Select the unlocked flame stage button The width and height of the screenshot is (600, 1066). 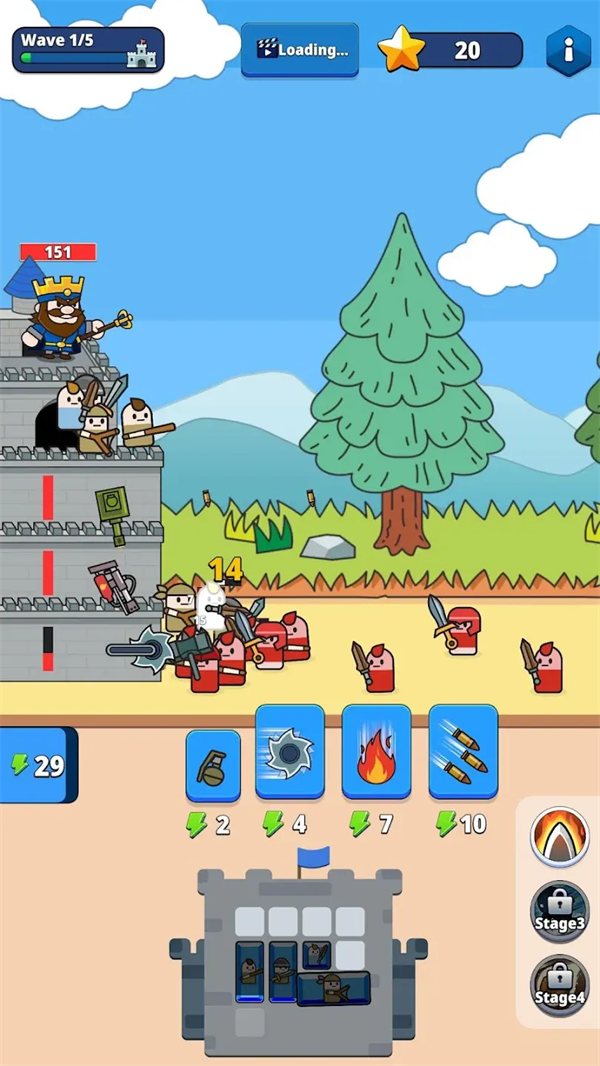tap(559, 836)
